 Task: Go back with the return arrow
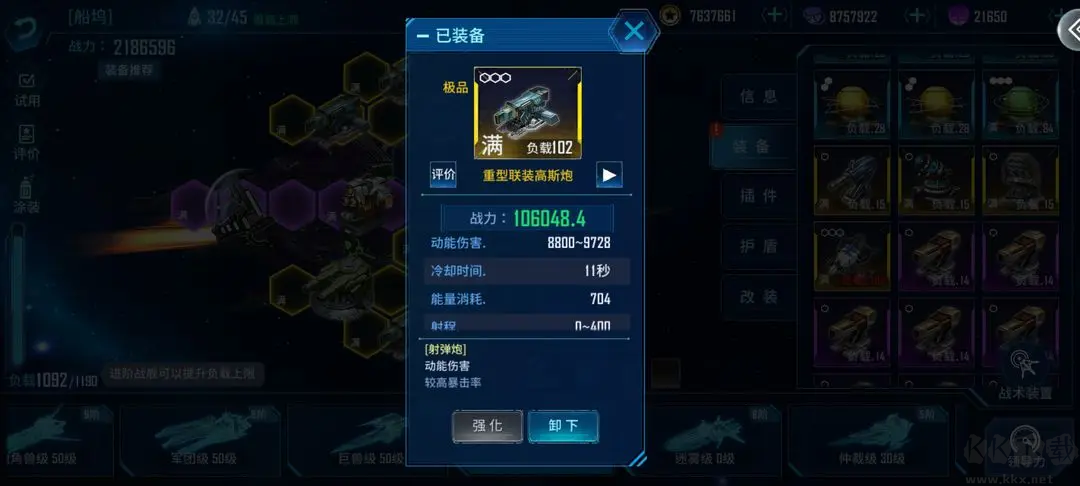pos(20,27)
